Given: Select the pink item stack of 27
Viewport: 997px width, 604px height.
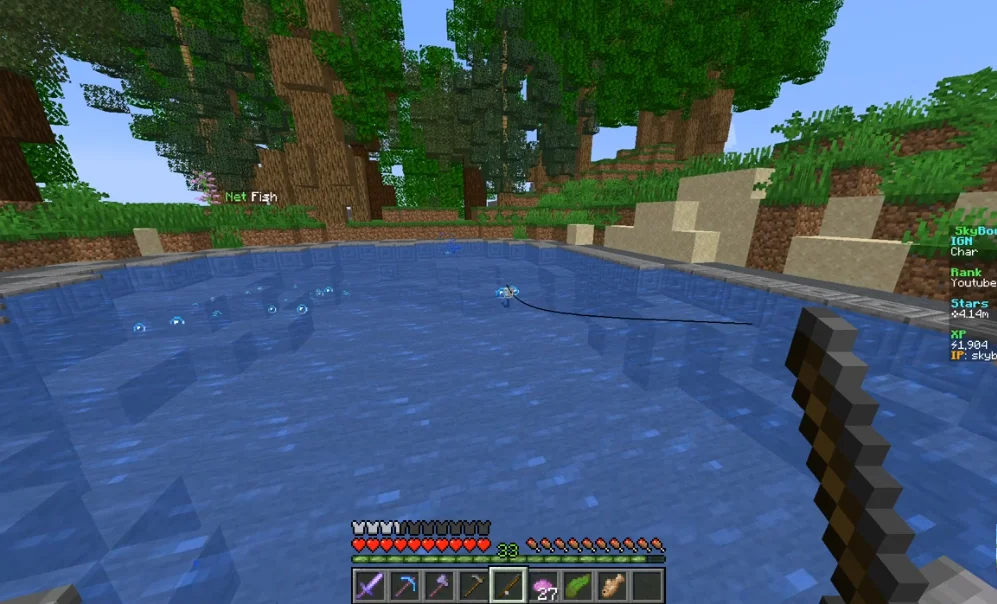Looking at the screenshot, I should 543,585.
